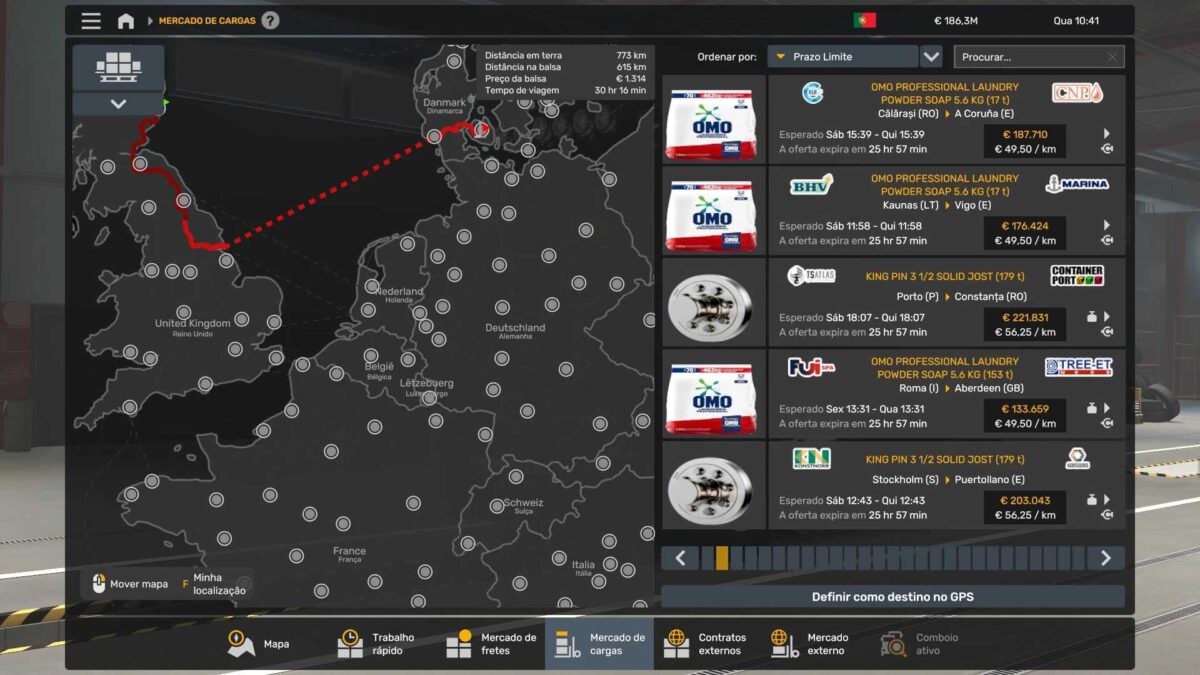Go to the previous page of offers

[680, 558]
